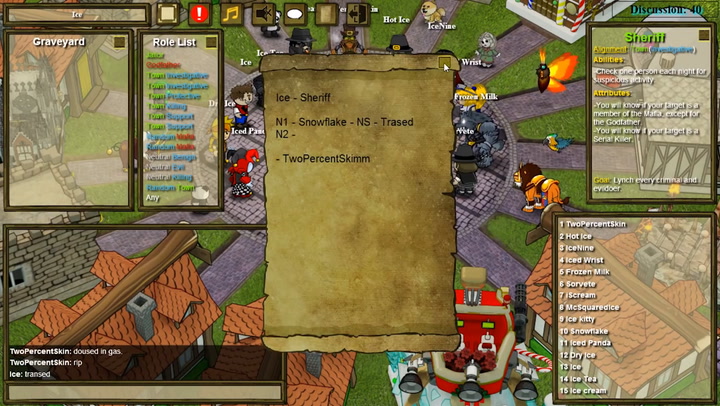
Task: Choose Frozen Milk from the player list
Action: point(589,272)
